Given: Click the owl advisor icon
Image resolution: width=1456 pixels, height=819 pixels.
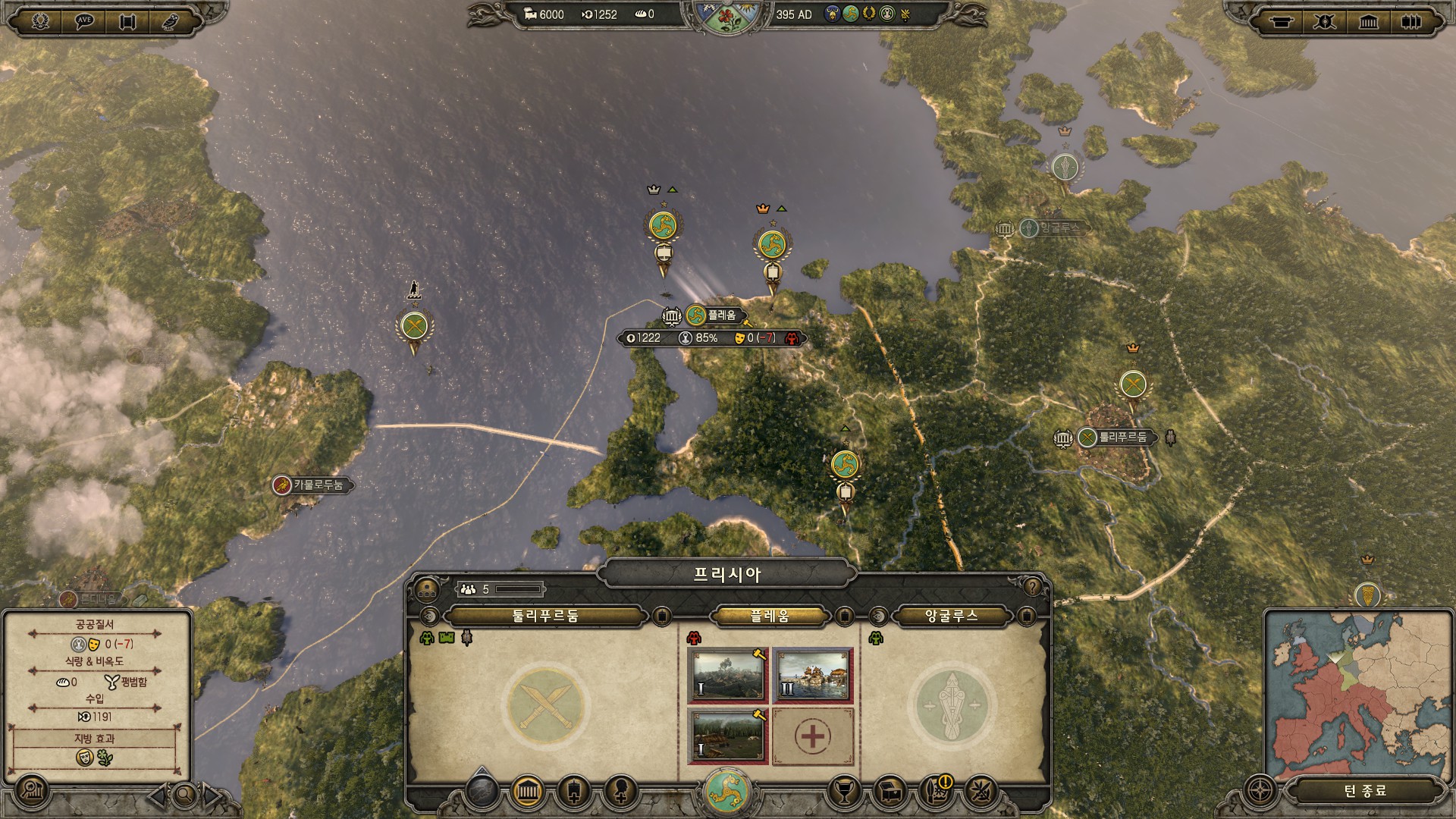Looking at the screenshot, I should pos(171,20).
